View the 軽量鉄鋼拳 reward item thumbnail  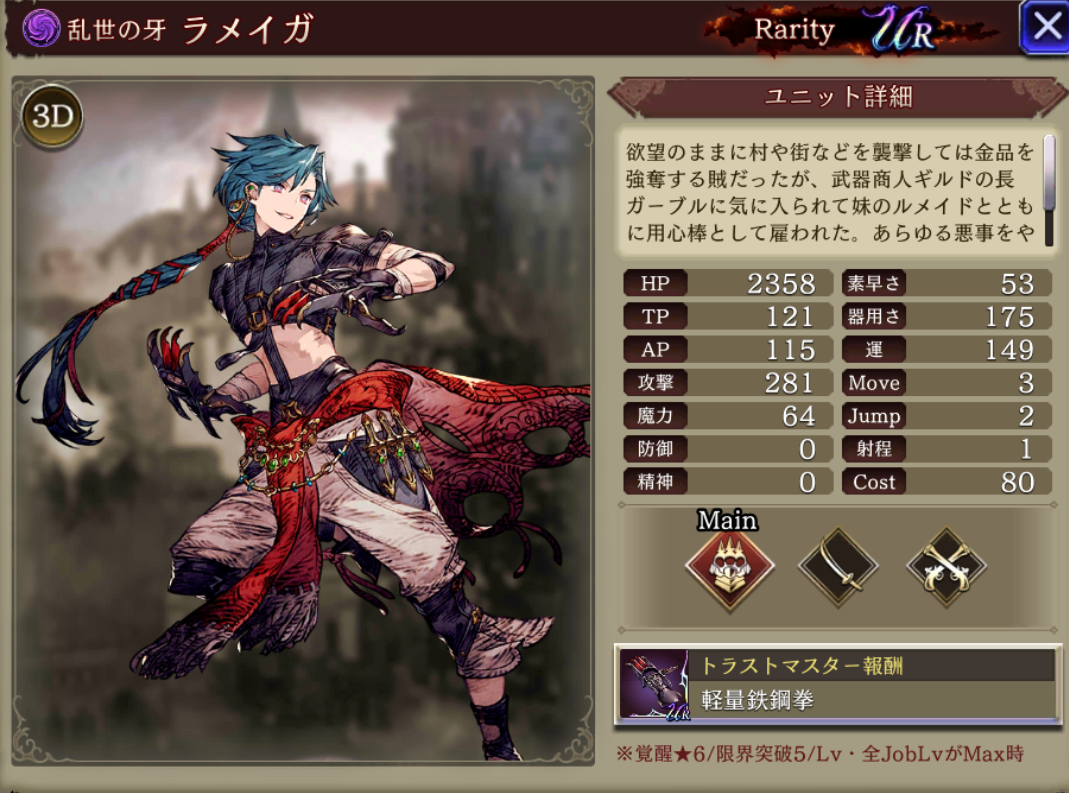pyautogui.click(x=654, y=685)
